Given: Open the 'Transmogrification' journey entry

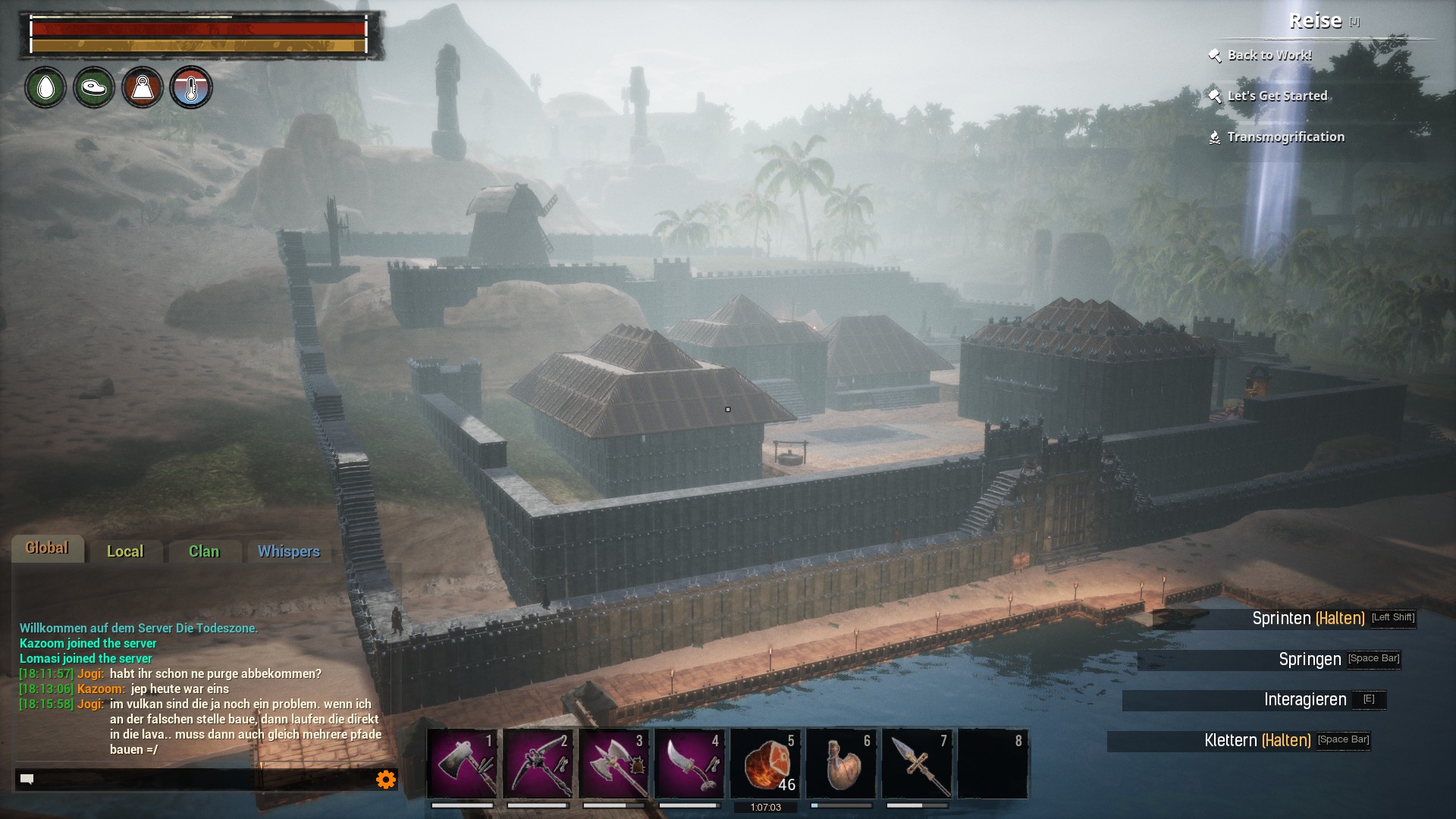Looking at the screenshot, I should 1285,137.
